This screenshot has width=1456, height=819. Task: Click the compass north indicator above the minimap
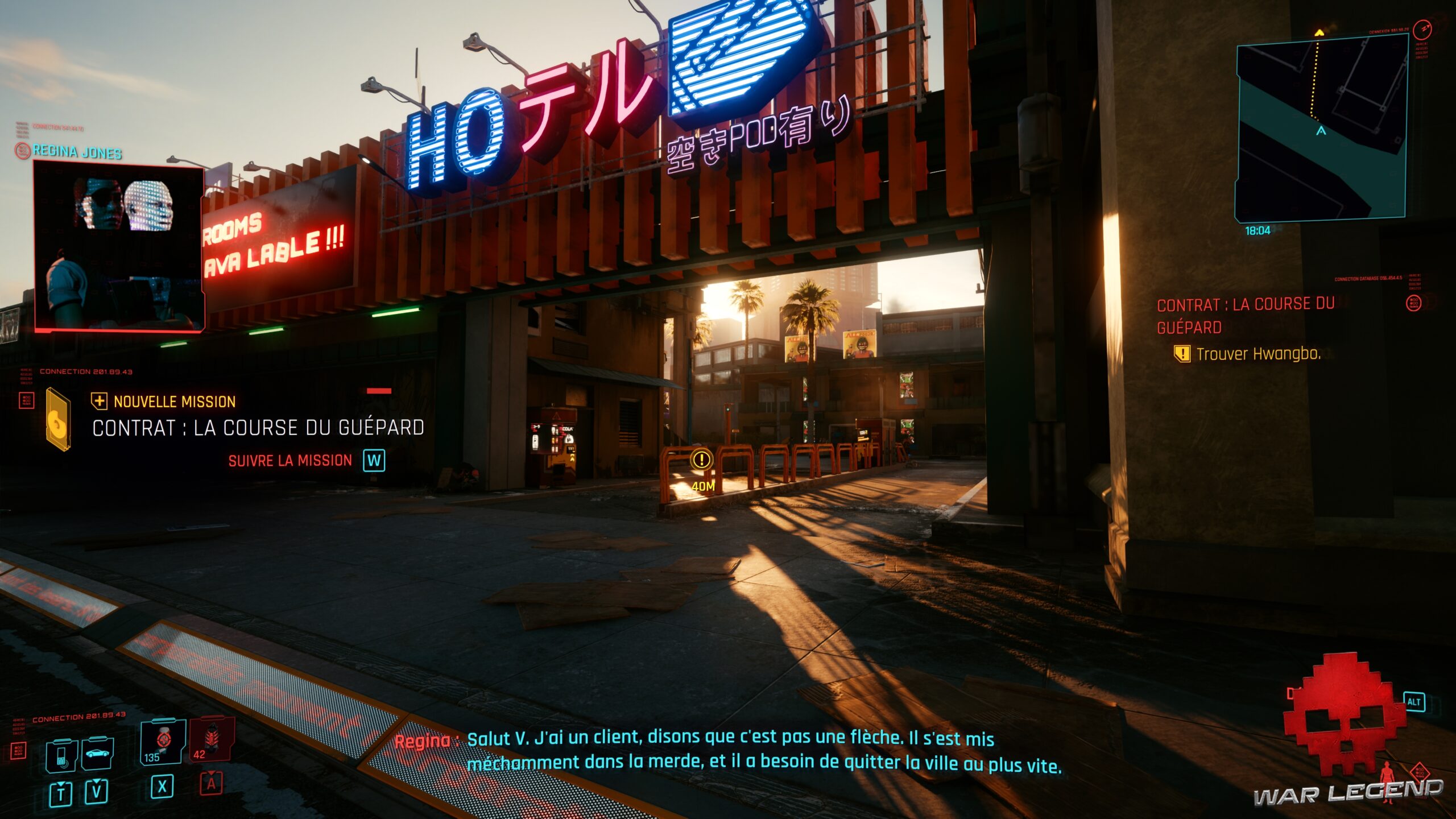coord(1421,28)
